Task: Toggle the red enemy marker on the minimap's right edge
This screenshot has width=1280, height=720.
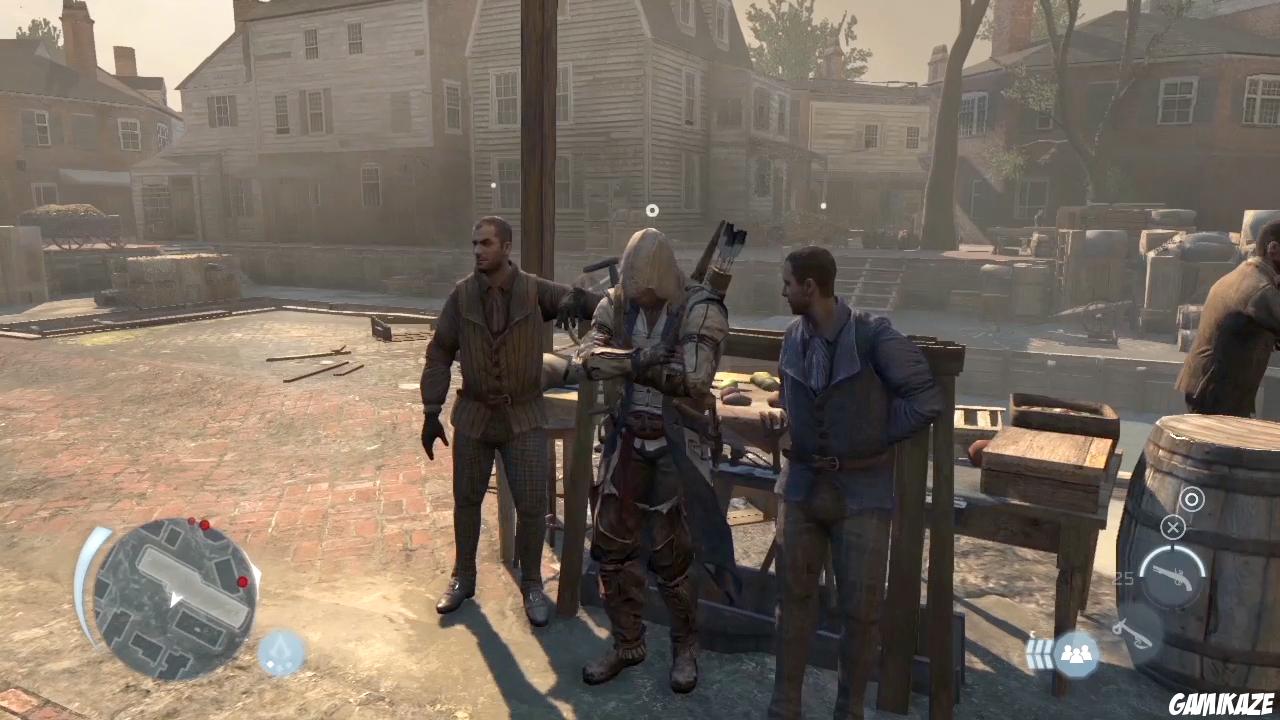Action: [243, 582]
